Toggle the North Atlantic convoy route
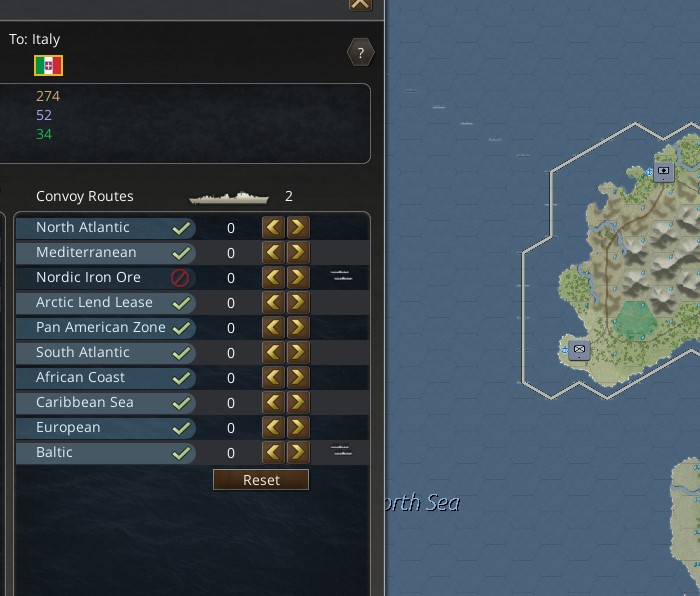The height and width of the screenshot is (596, 700). tap(181, 228)
